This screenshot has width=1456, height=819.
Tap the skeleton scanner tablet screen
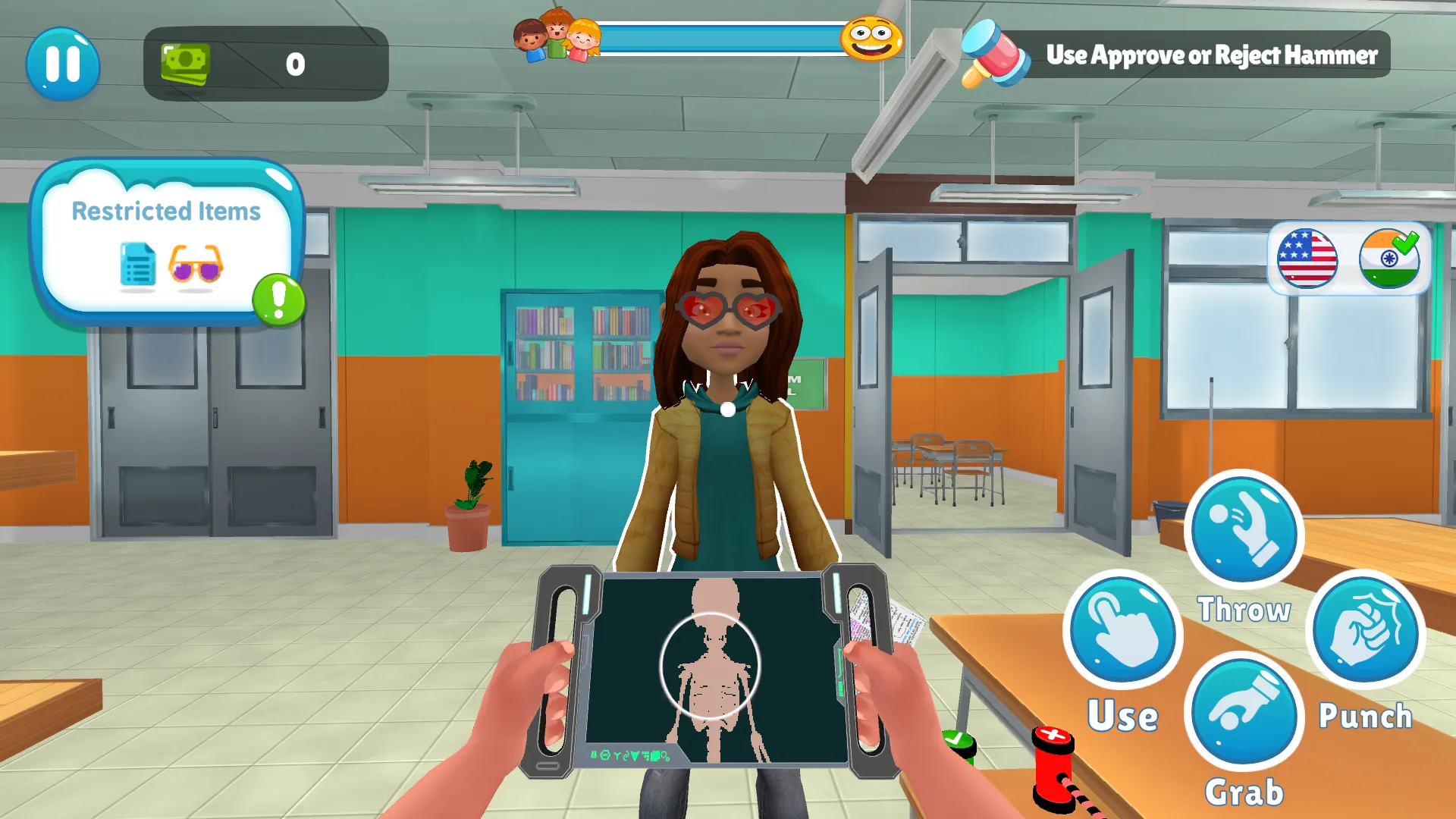click(x=713, y=667)
